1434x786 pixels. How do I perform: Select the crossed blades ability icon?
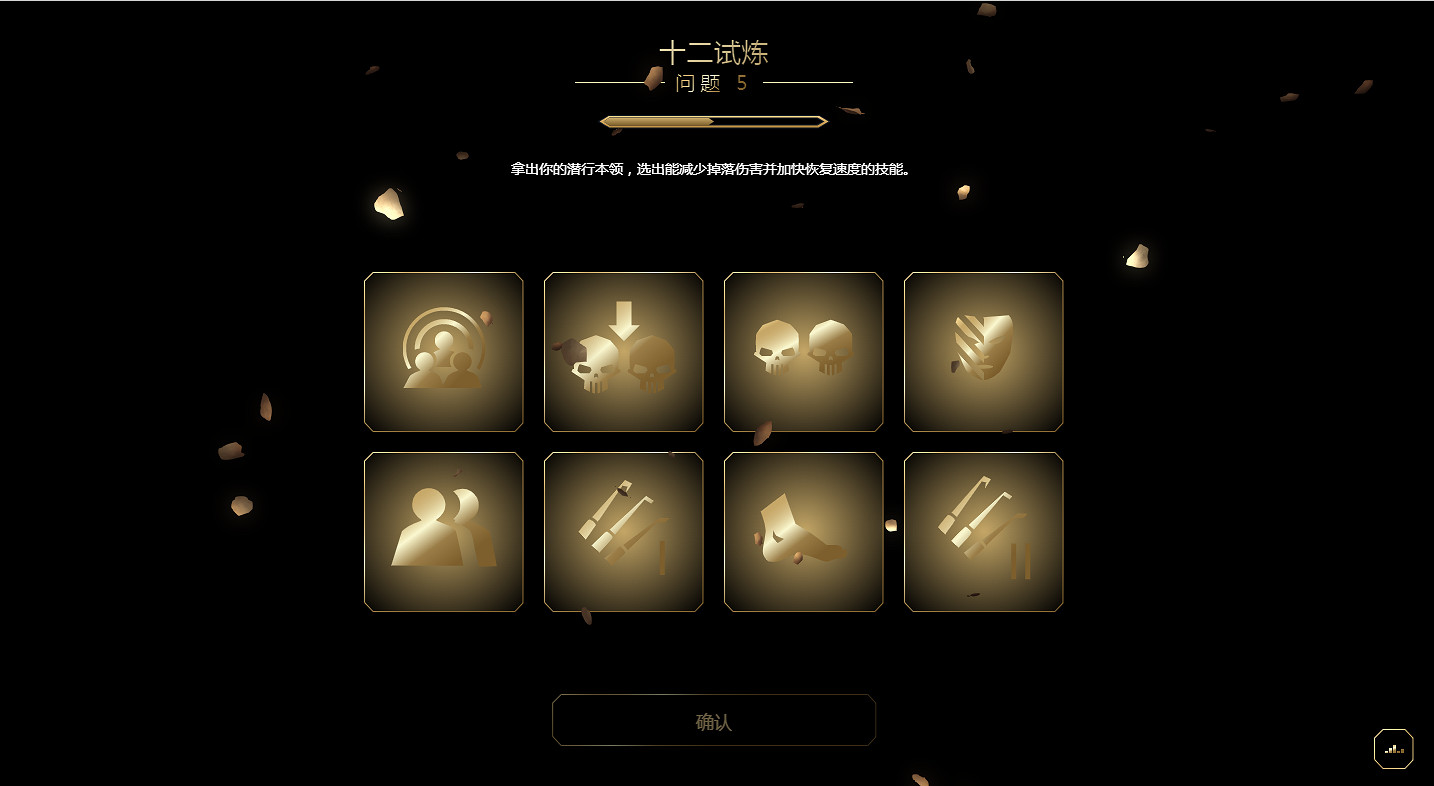(x=983, y=531)
